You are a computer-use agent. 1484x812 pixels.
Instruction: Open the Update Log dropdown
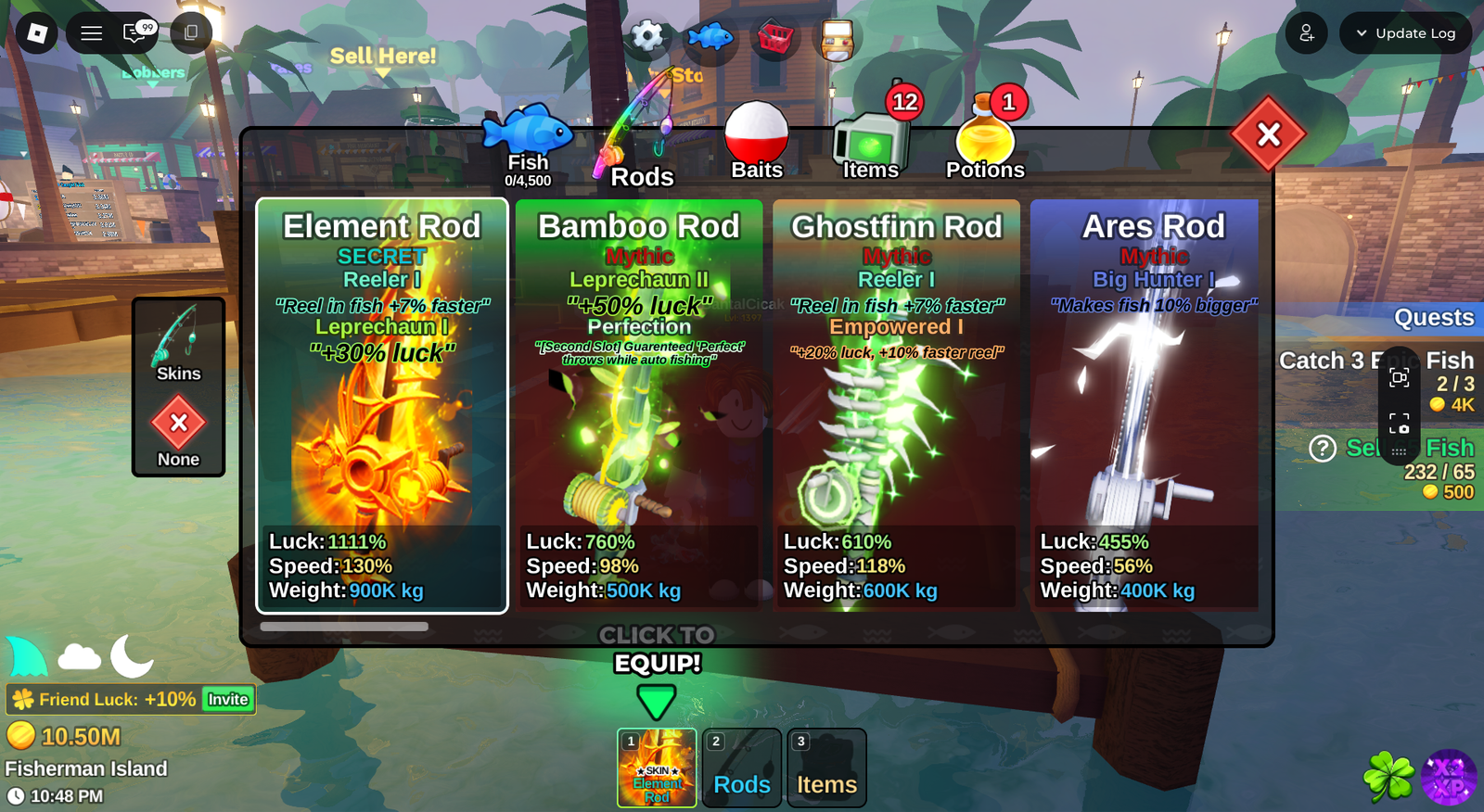tap(1405, 33)
